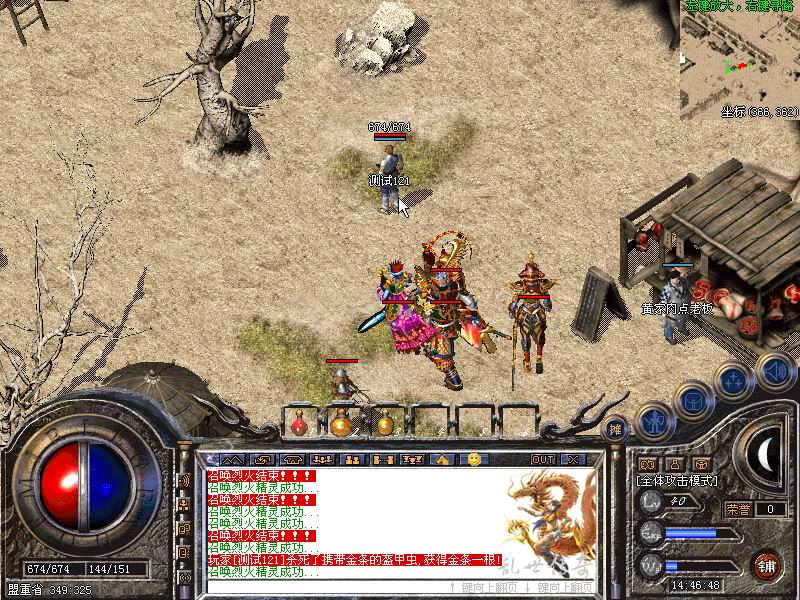Screen dimensions: 800x600
Task: Open the single-person icon above attack mode
Action: coord(675,464)
